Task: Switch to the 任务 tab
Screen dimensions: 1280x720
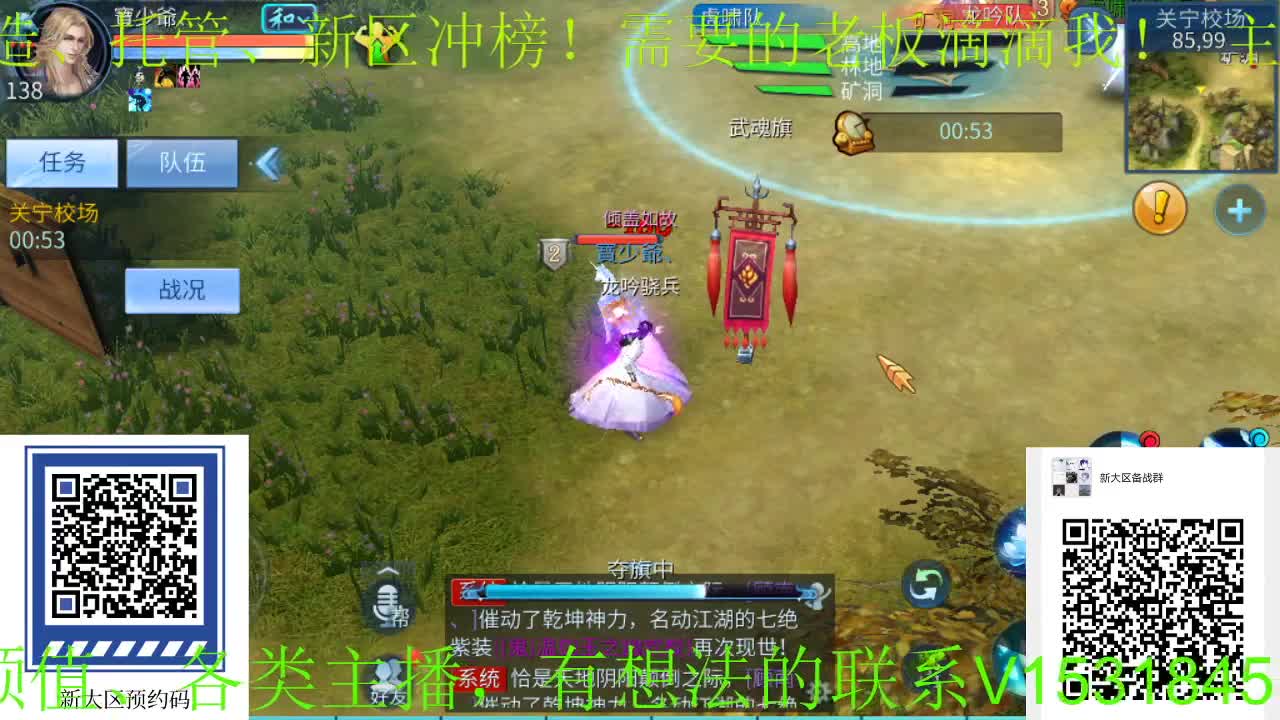Action: (x=62, y=163)
